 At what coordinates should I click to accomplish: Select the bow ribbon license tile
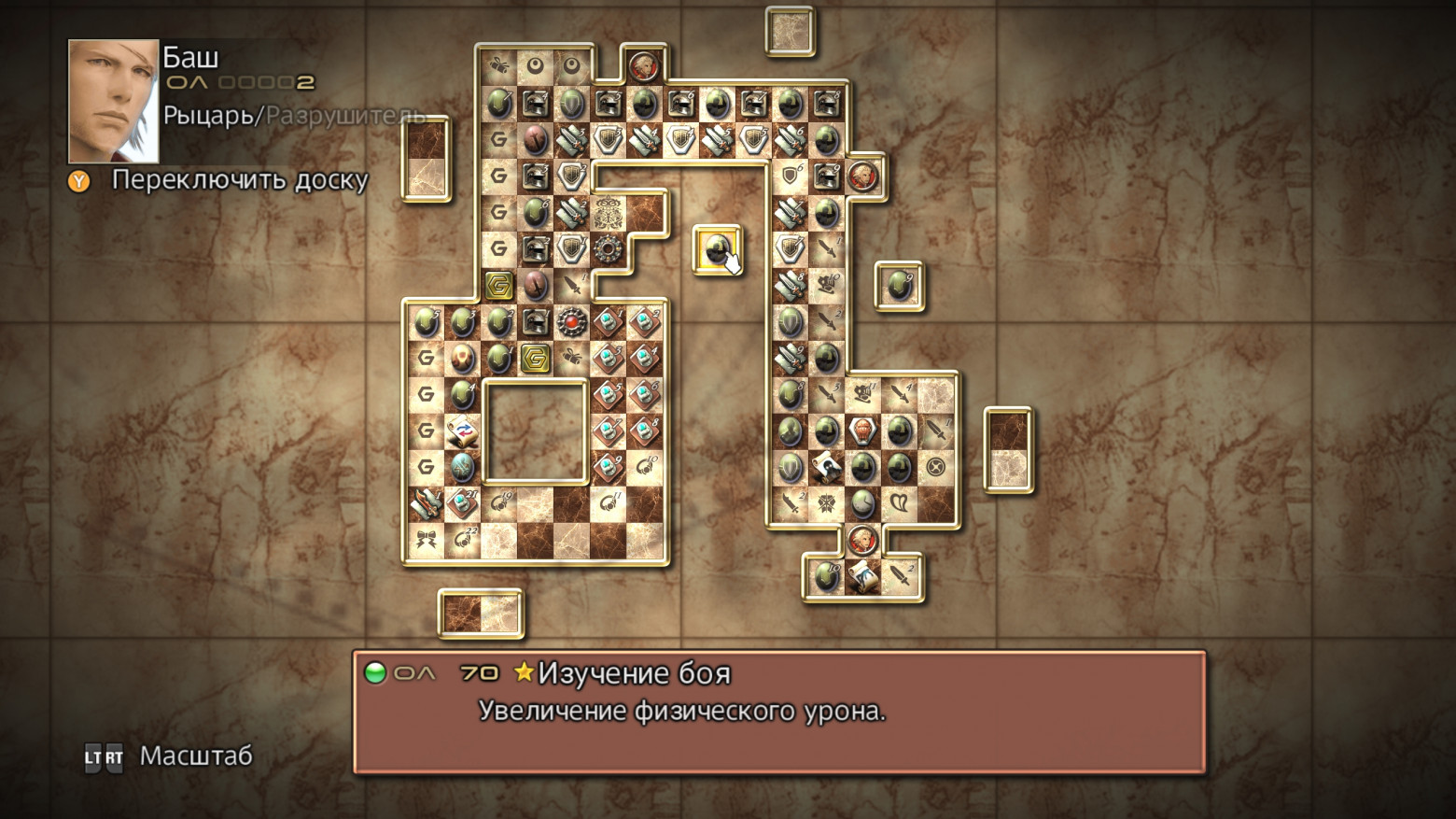coord(427,540)
